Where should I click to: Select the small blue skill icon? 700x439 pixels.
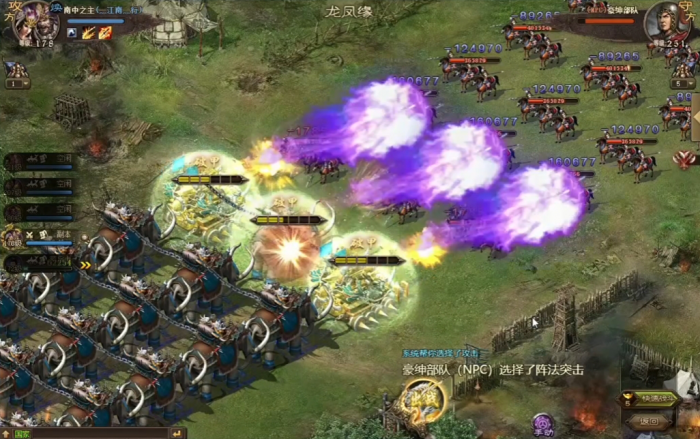72,33
